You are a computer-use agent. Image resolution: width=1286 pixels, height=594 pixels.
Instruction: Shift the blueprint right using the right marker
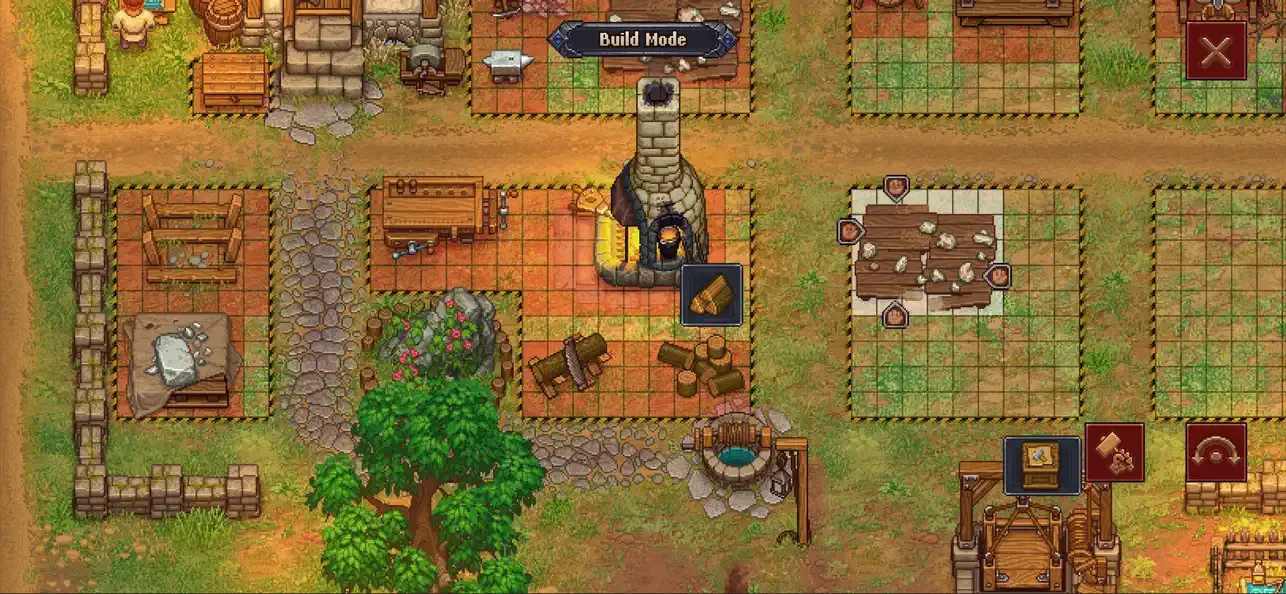tap(998, 276)
